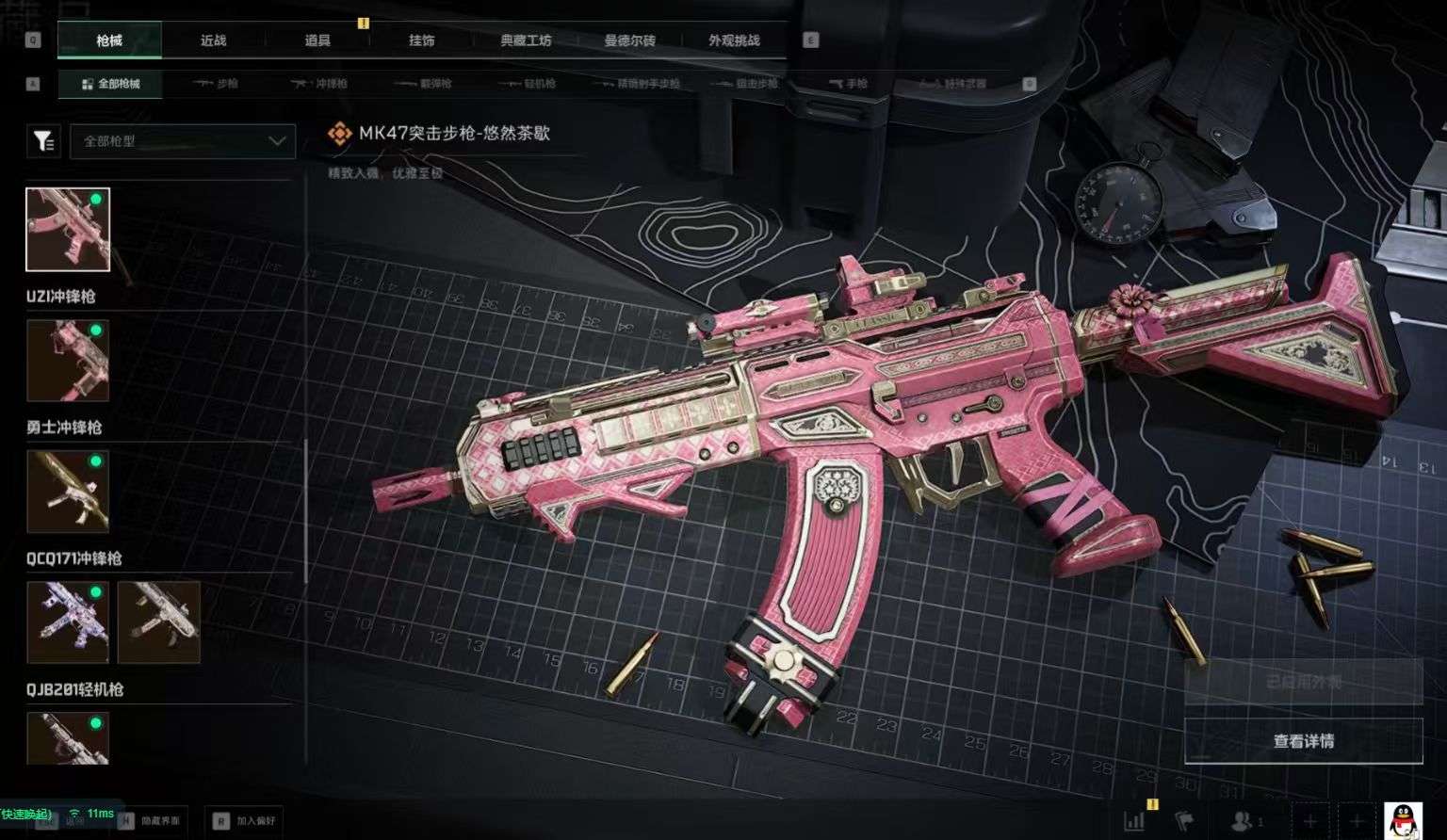Pick the gold 勇士冲锋枪 skin thumbnail
Screen dimensions: 1447x840
pos(68,492)
